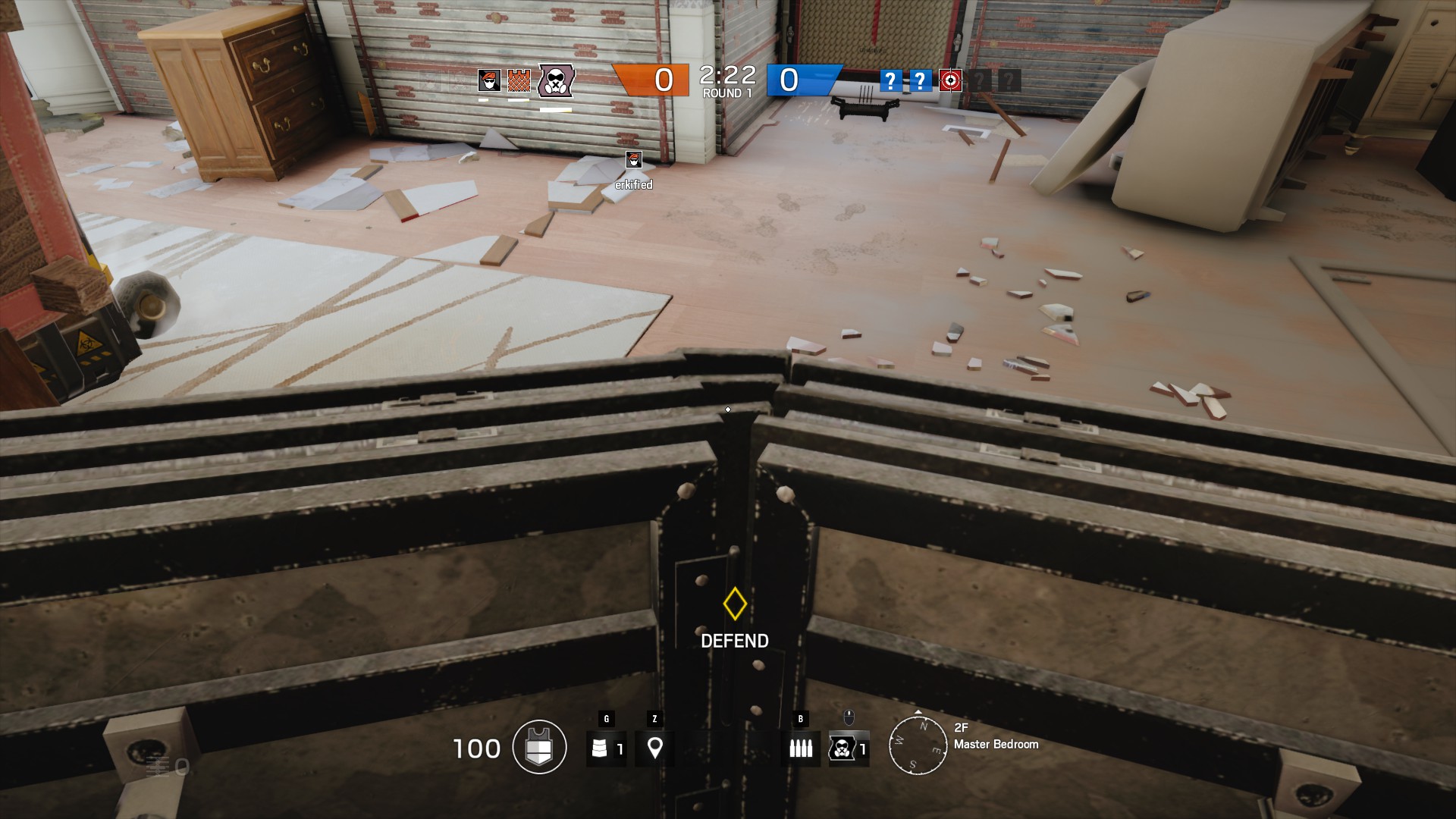Select the beret-wearing defender operator portrait
The width and height of the screenshot is (1456, 819).
pos(489,81)
